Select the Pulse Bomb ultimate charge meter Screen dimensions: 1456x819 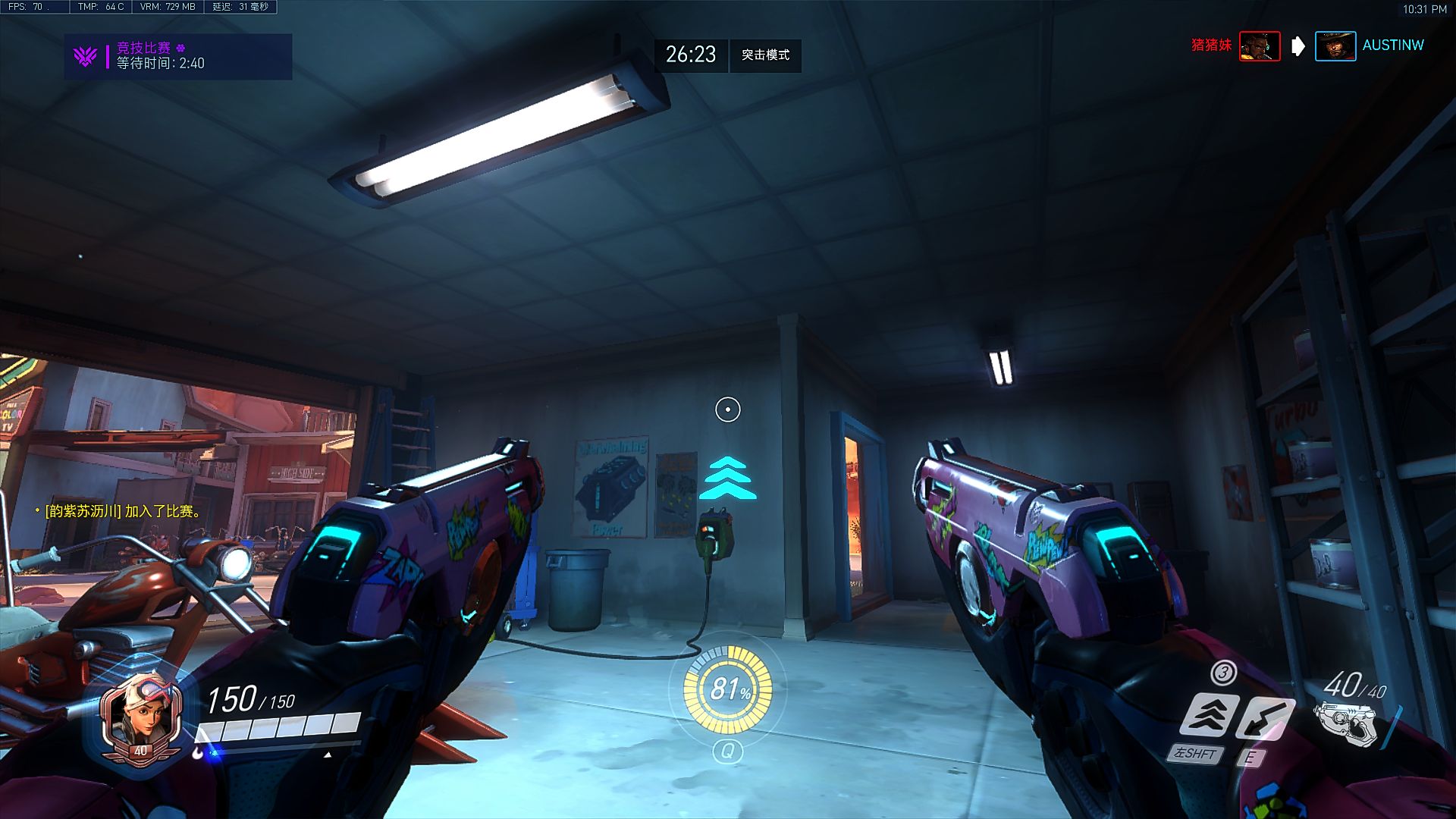pyautogui.click(x=727, y=689)
